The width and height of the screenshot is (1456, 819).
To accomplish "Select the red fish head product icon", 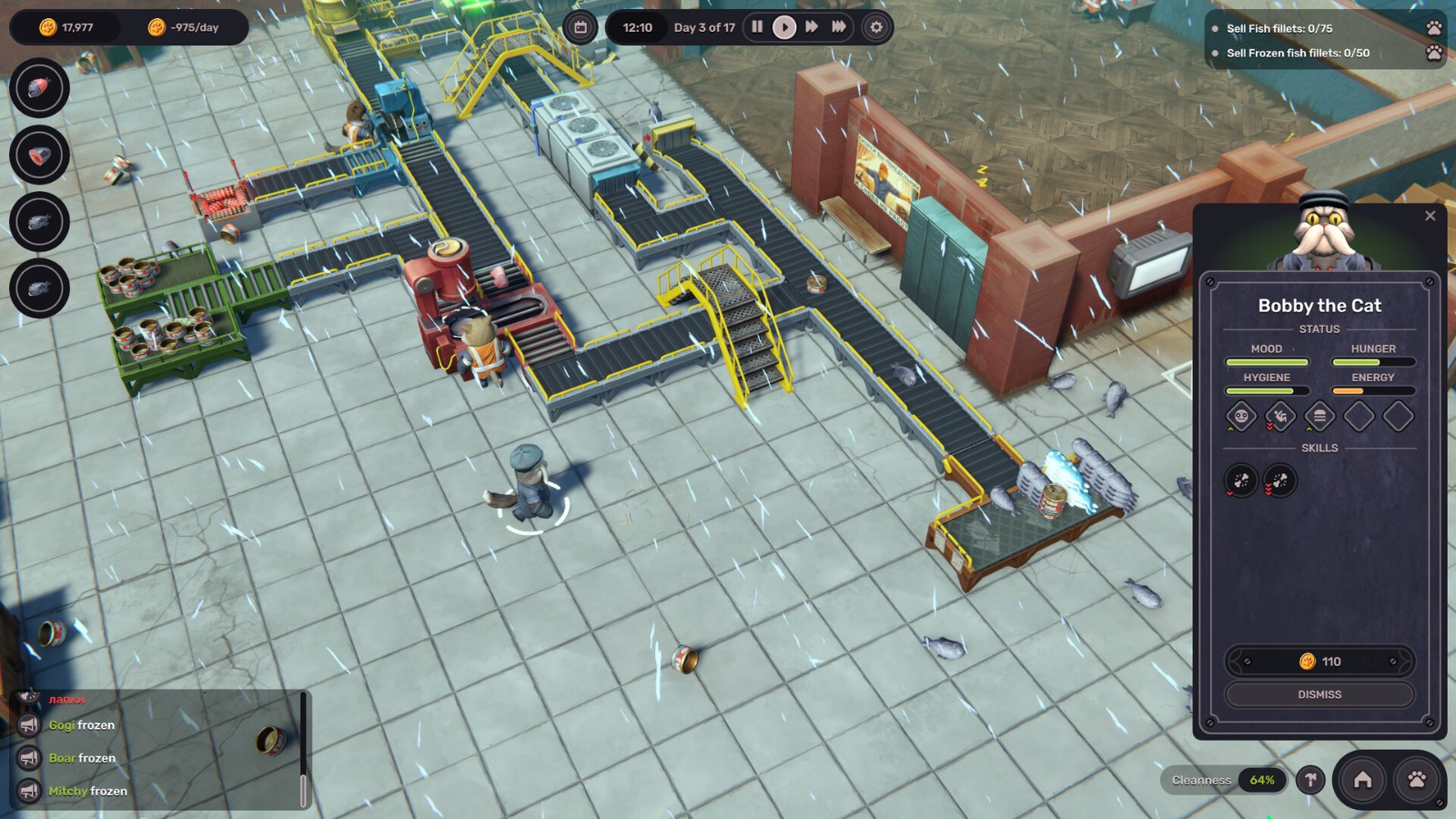I will pos(39,88).
